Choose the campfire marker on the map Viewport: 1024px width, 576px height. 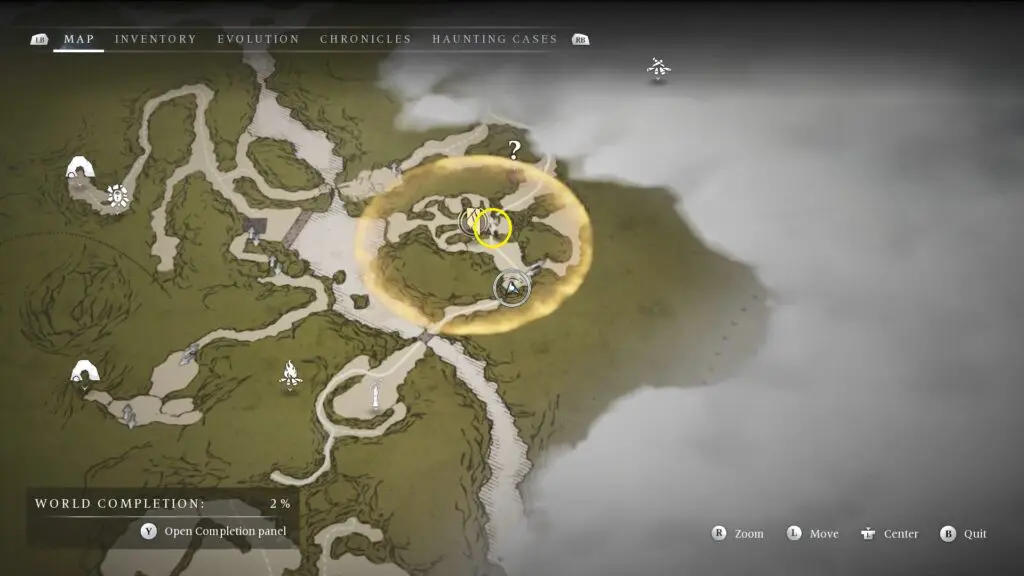tap(290, 375)
